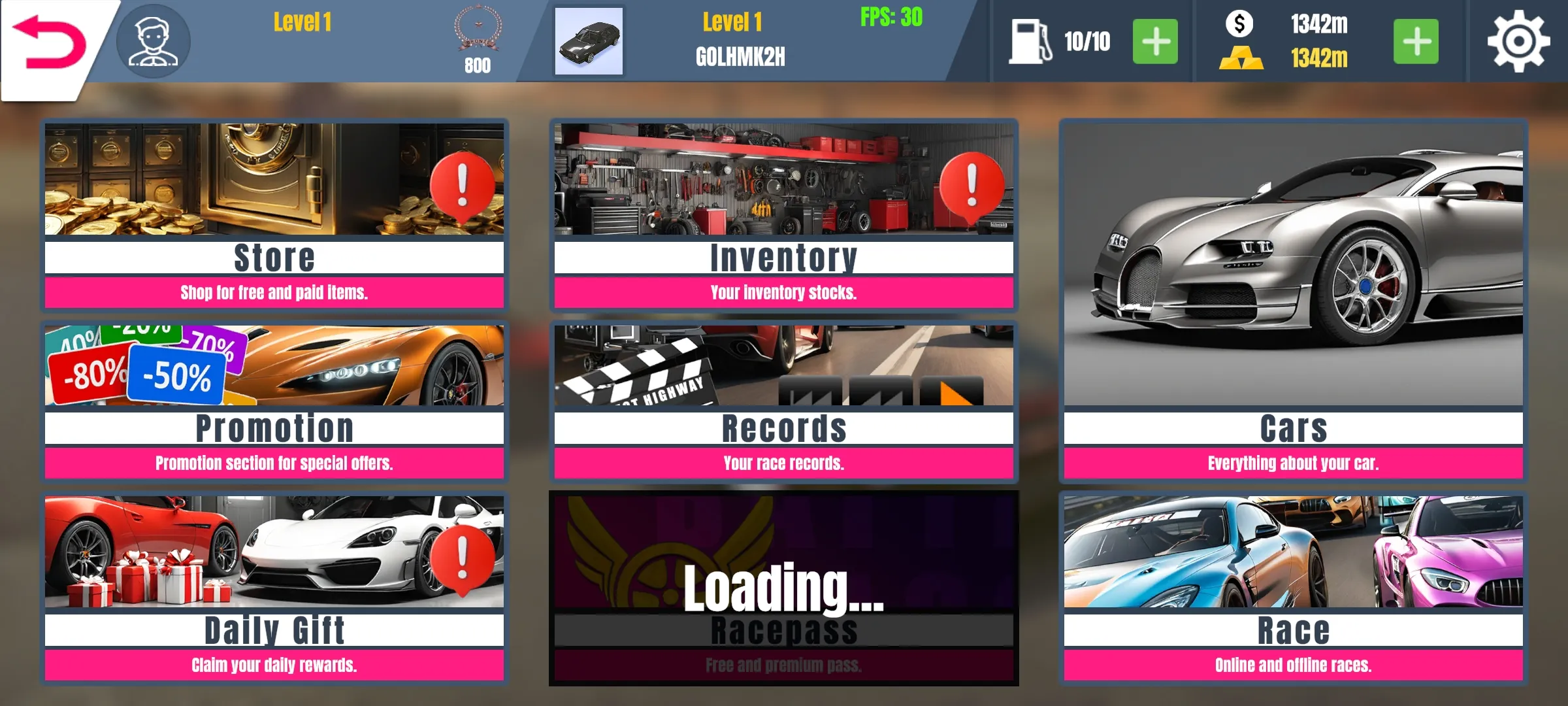Enter the Race menu tile
The width and height of the screenshot is (1568, 706).
pos(1293,588)
